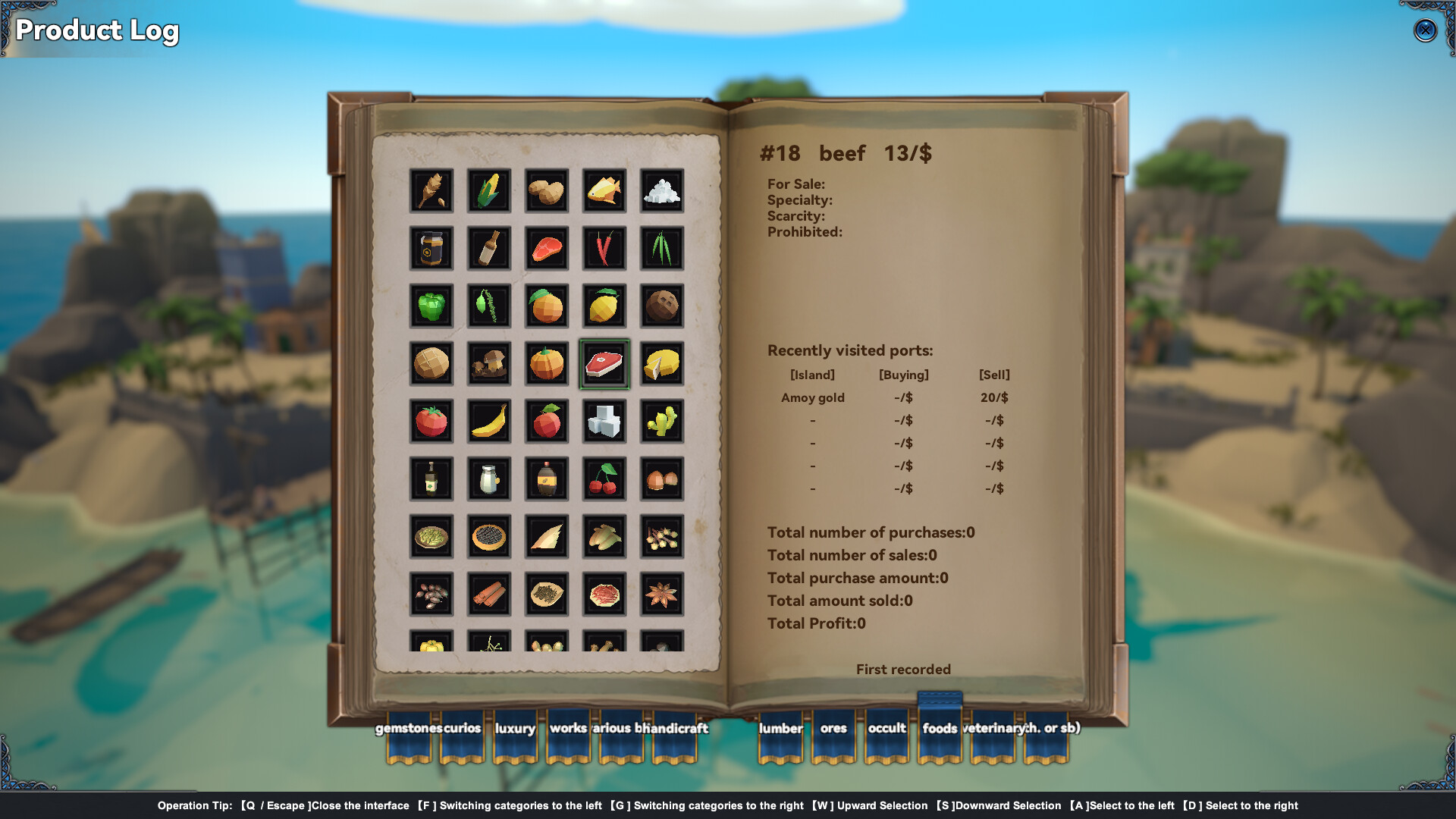Select the coconut icon

[x=661, y=306]
